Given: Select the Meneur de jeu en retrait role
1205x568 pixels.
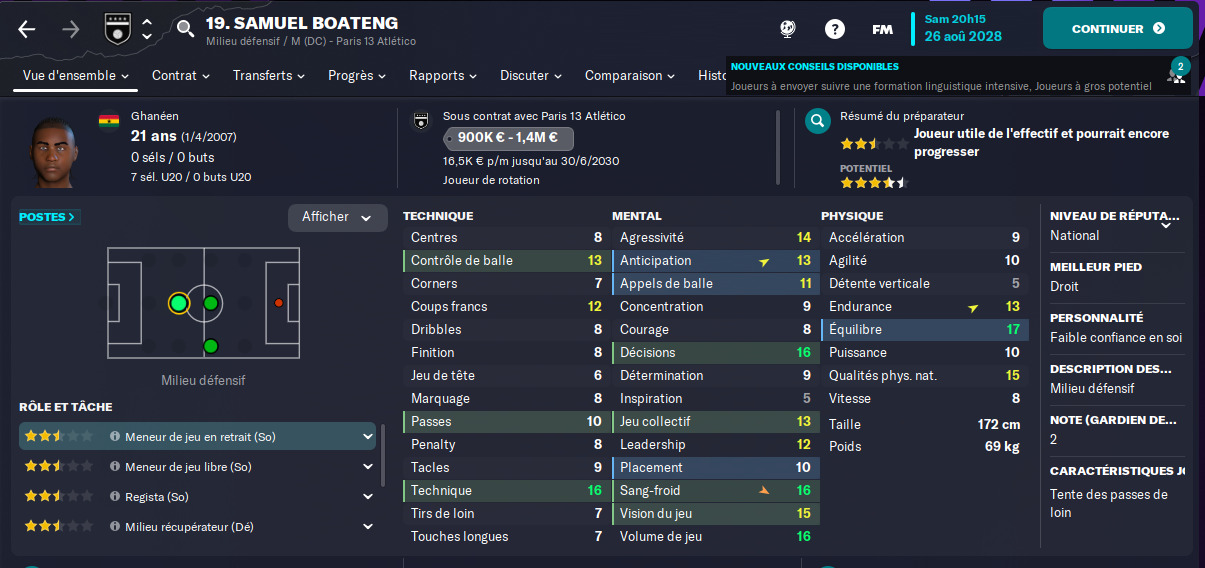Looking at the screenshot, I should click(199, 437).
